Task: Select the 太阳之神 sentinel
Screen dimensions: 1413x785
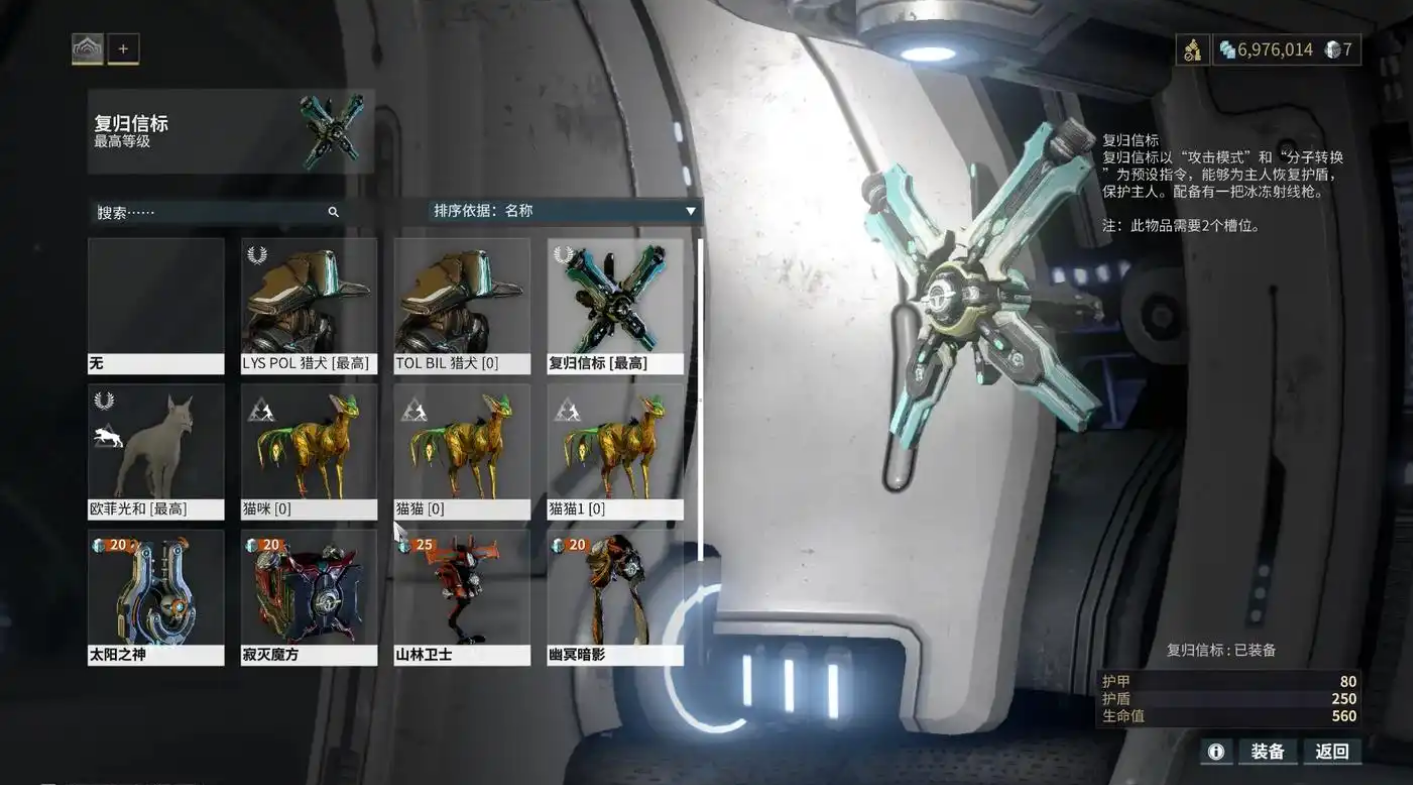Action: 156,597
